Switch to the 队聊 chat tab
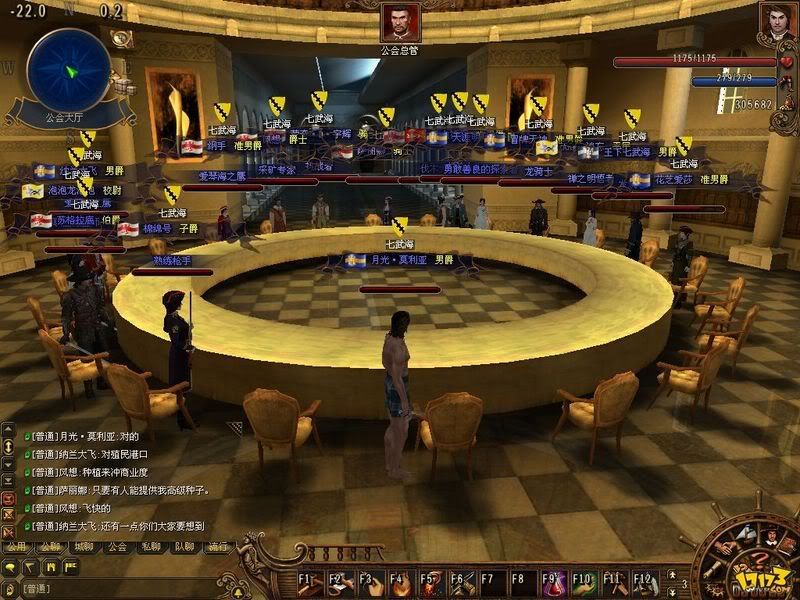Screen dimensions: 800x600 point(184,547)
